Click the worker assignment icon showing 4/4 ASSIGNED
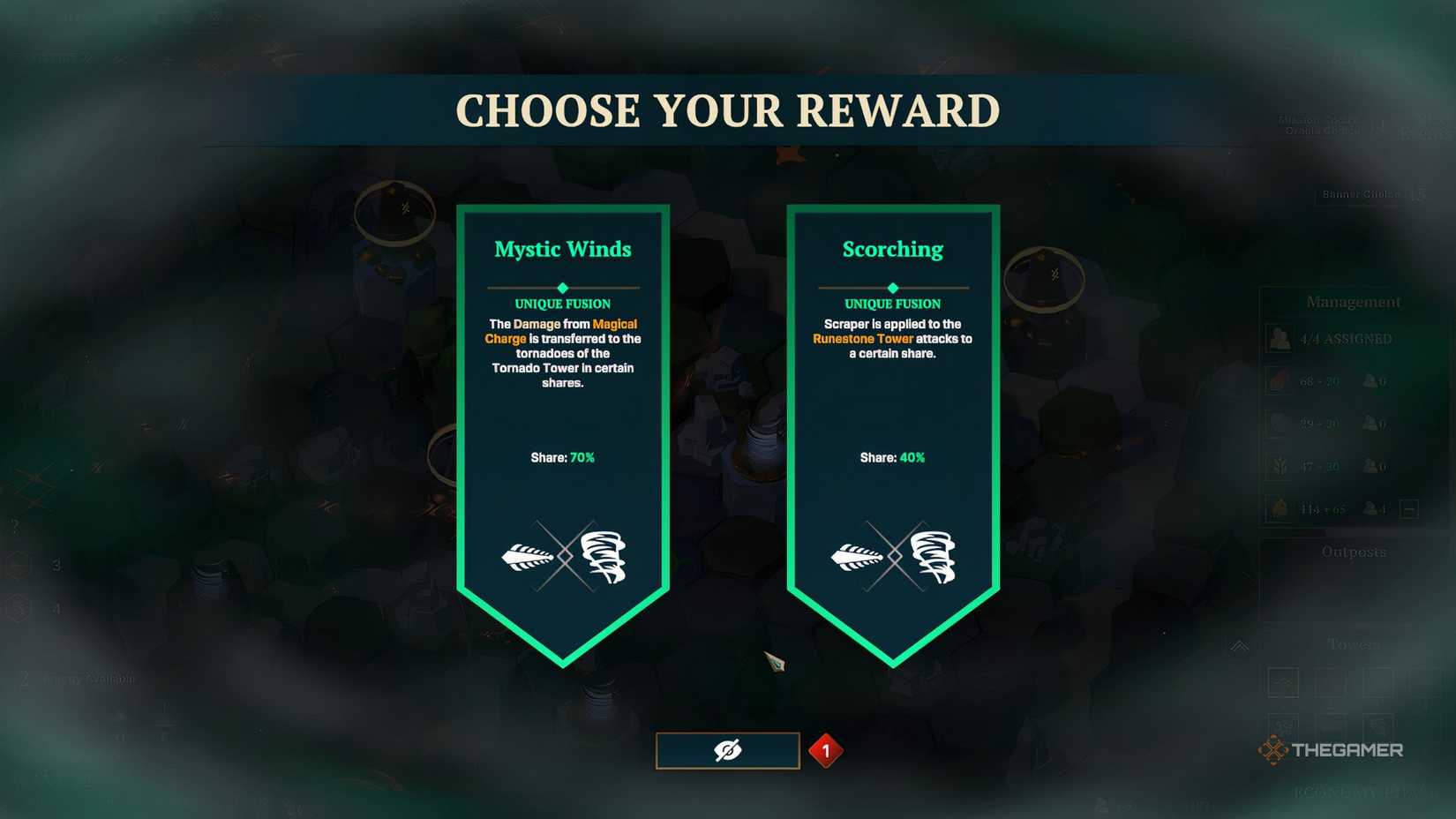Image resolution: width=1456 pixels, height=819 pixels. coord(1281,338)
